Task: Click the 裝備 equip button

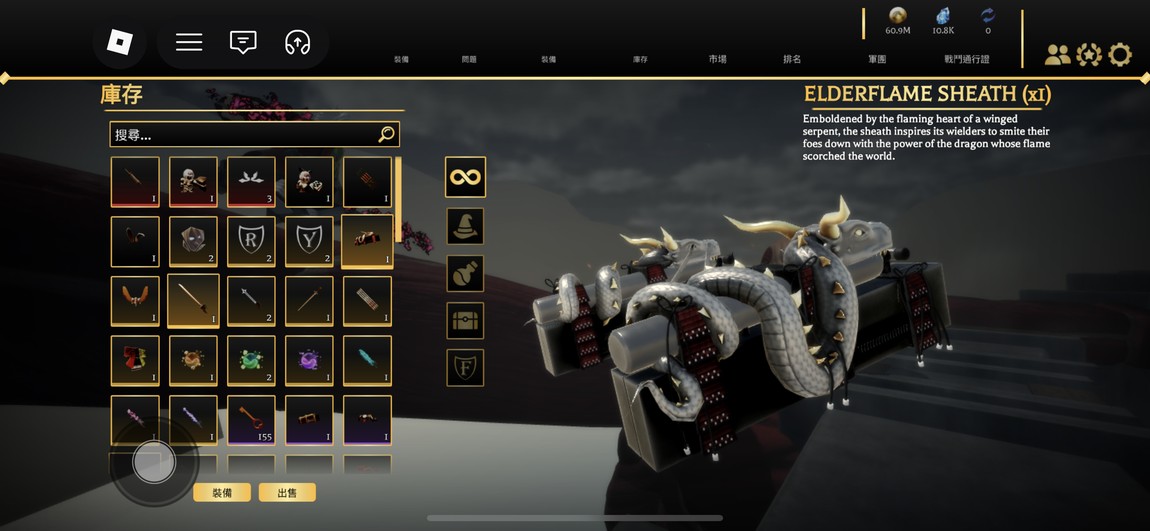Action: coord(222,493)
